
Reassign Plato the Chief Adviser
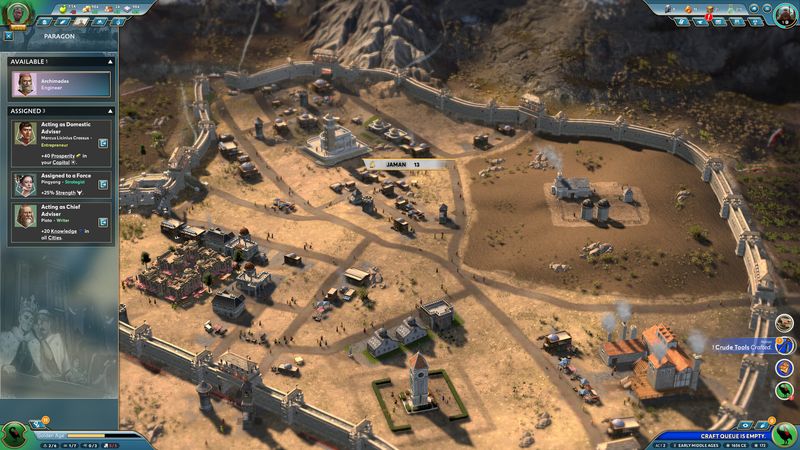tap(103, 220)
